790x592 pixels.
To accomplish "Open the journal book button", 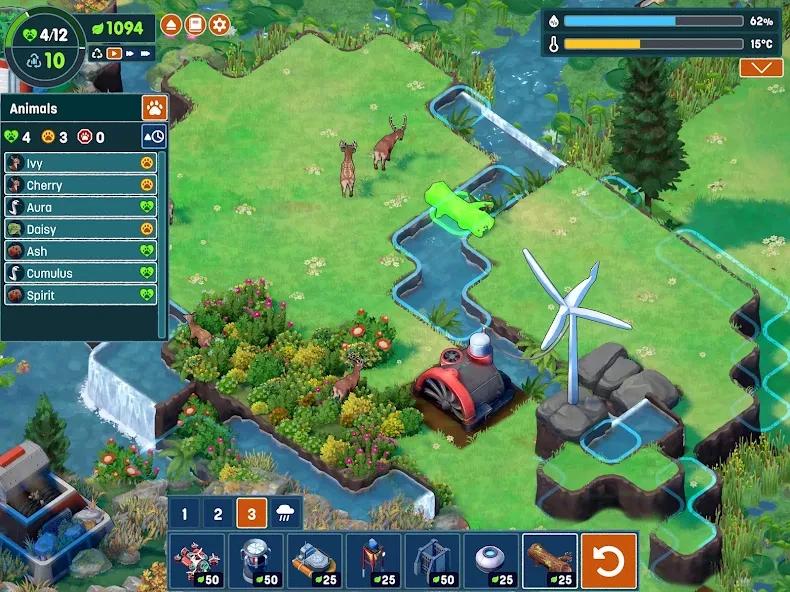I will coord(195,25).
